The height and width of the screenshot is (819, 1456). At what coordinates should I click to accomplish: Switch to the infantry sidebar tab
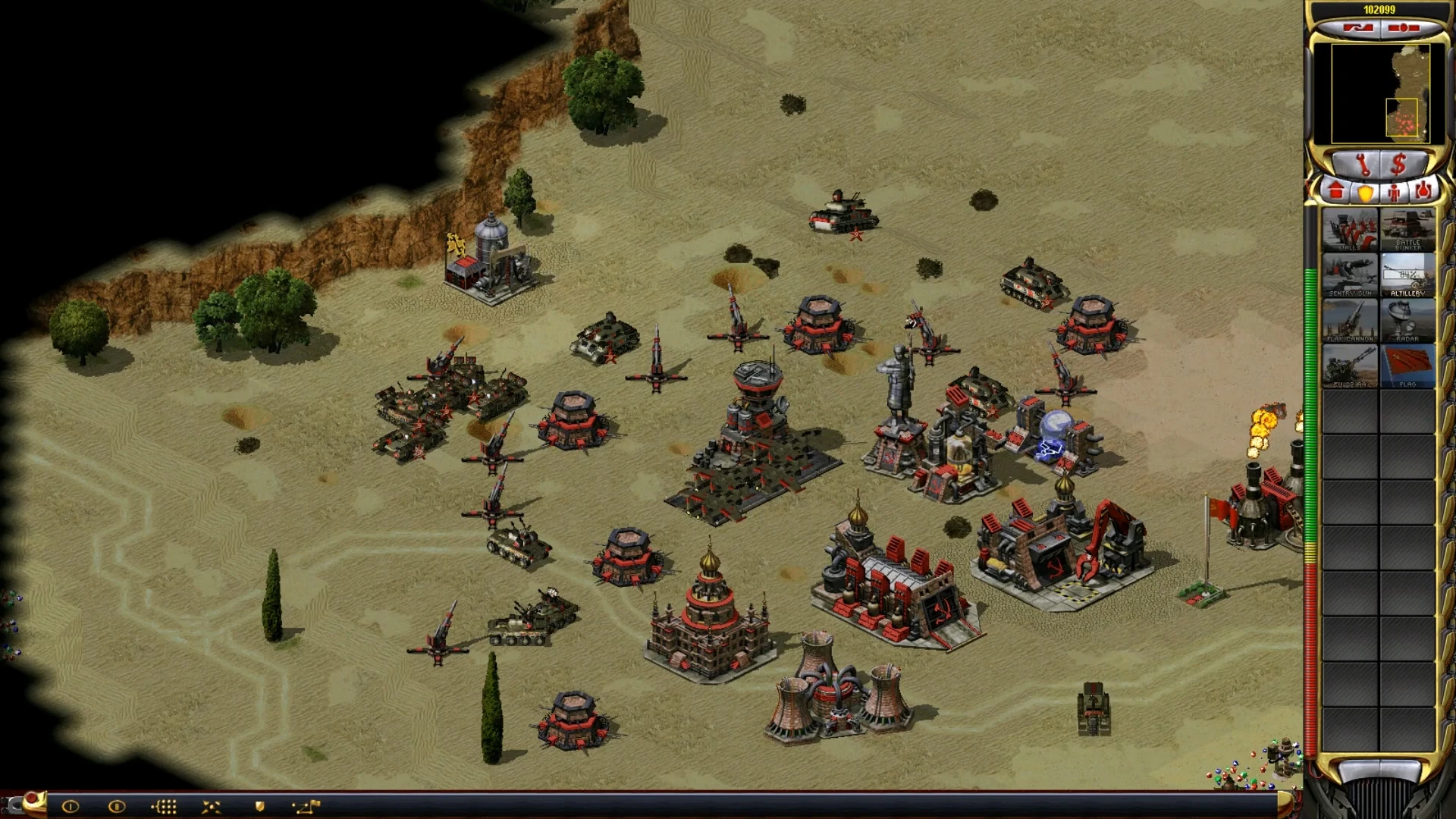click(1394, 193)
